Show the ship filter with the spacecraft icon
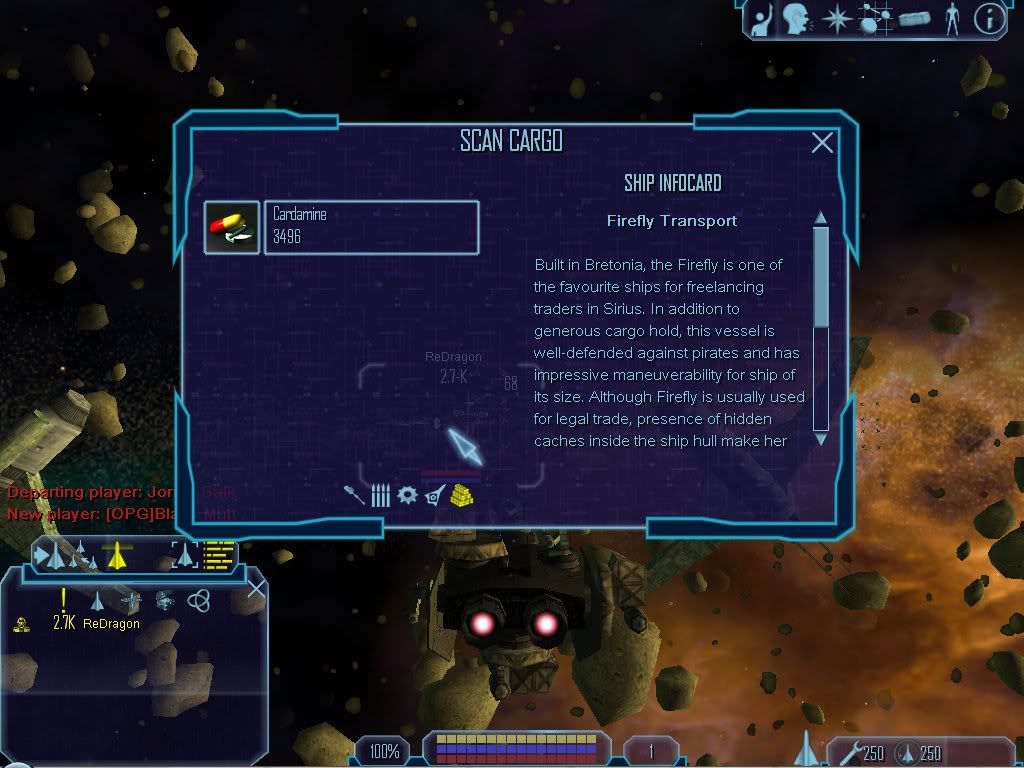This screenshot has height=768, width=1024. [x=434, y=495]
